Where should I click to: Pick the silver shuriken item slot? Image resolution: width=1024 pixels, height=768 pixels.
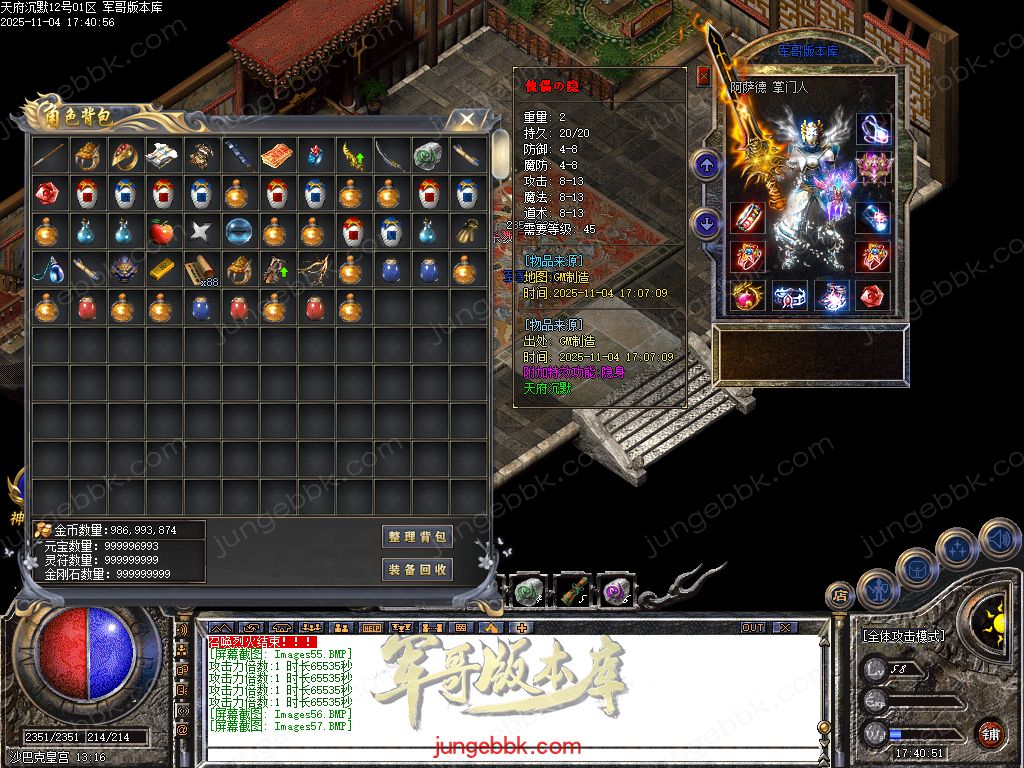(x=200, y=232)
